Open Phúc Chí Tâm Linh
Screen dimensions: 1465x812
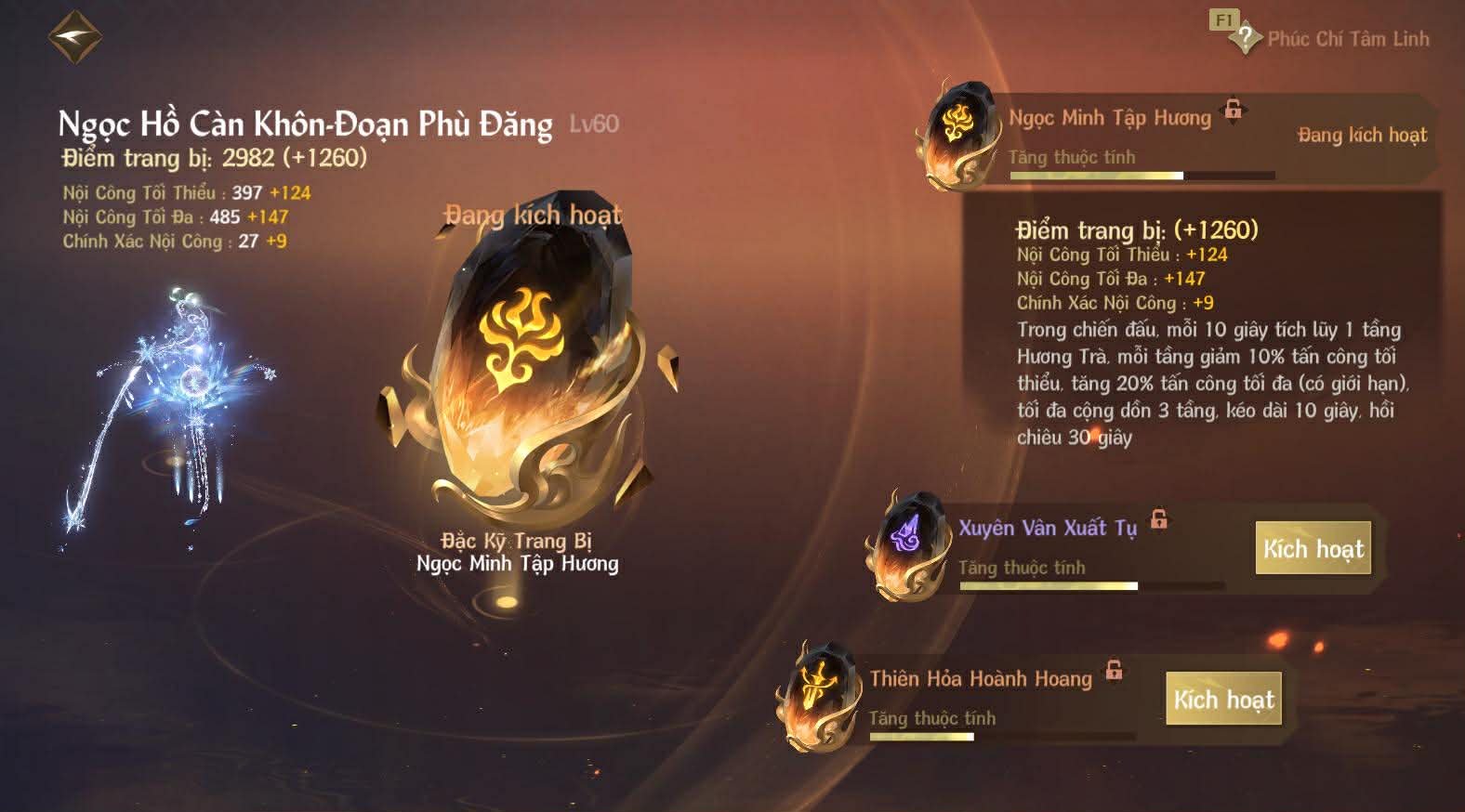(x=1348, y=39)
